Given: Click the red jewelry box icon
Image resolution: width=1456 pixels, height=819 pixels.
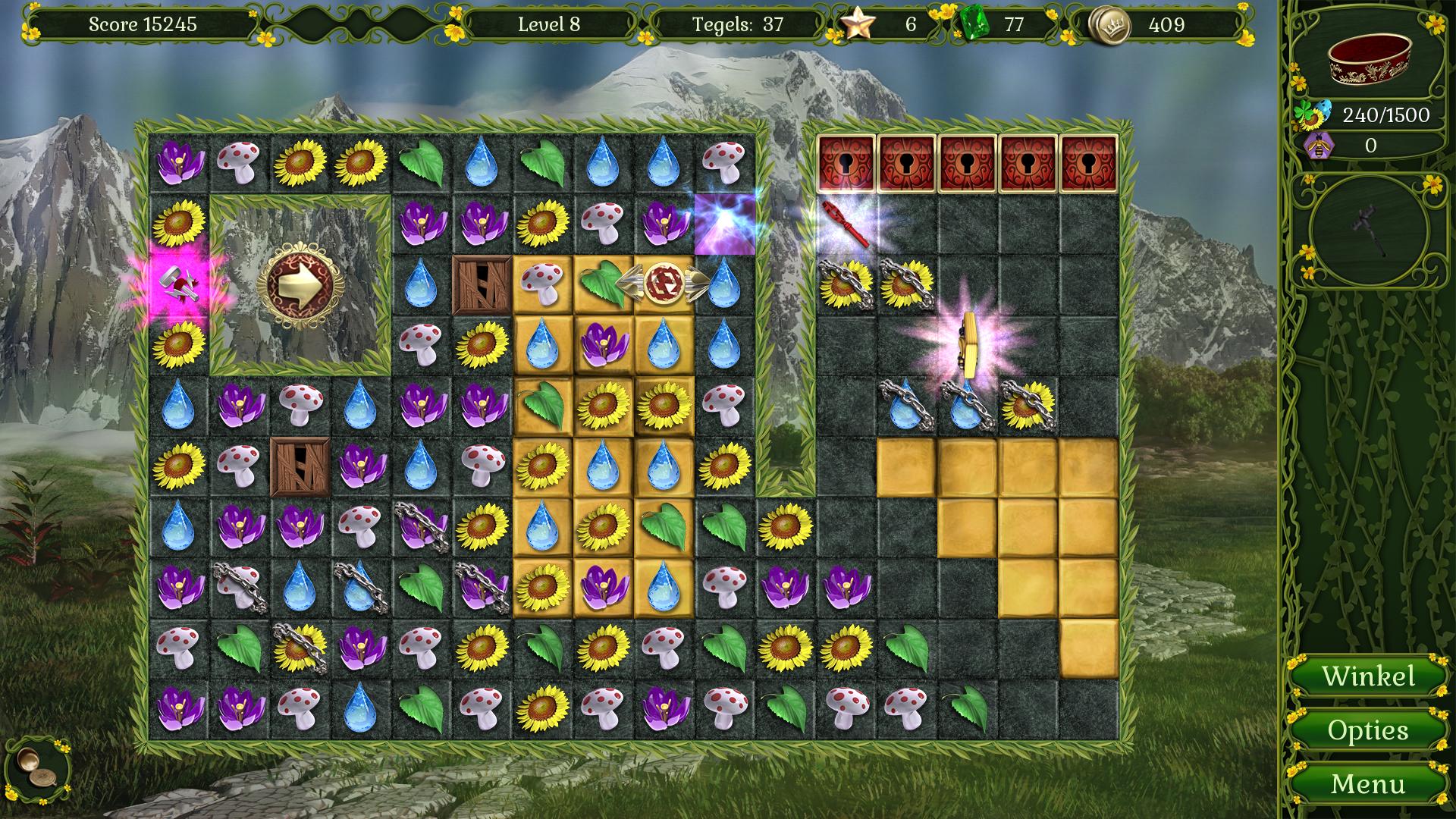Looking at the screenshot, I should (1370, 61).
